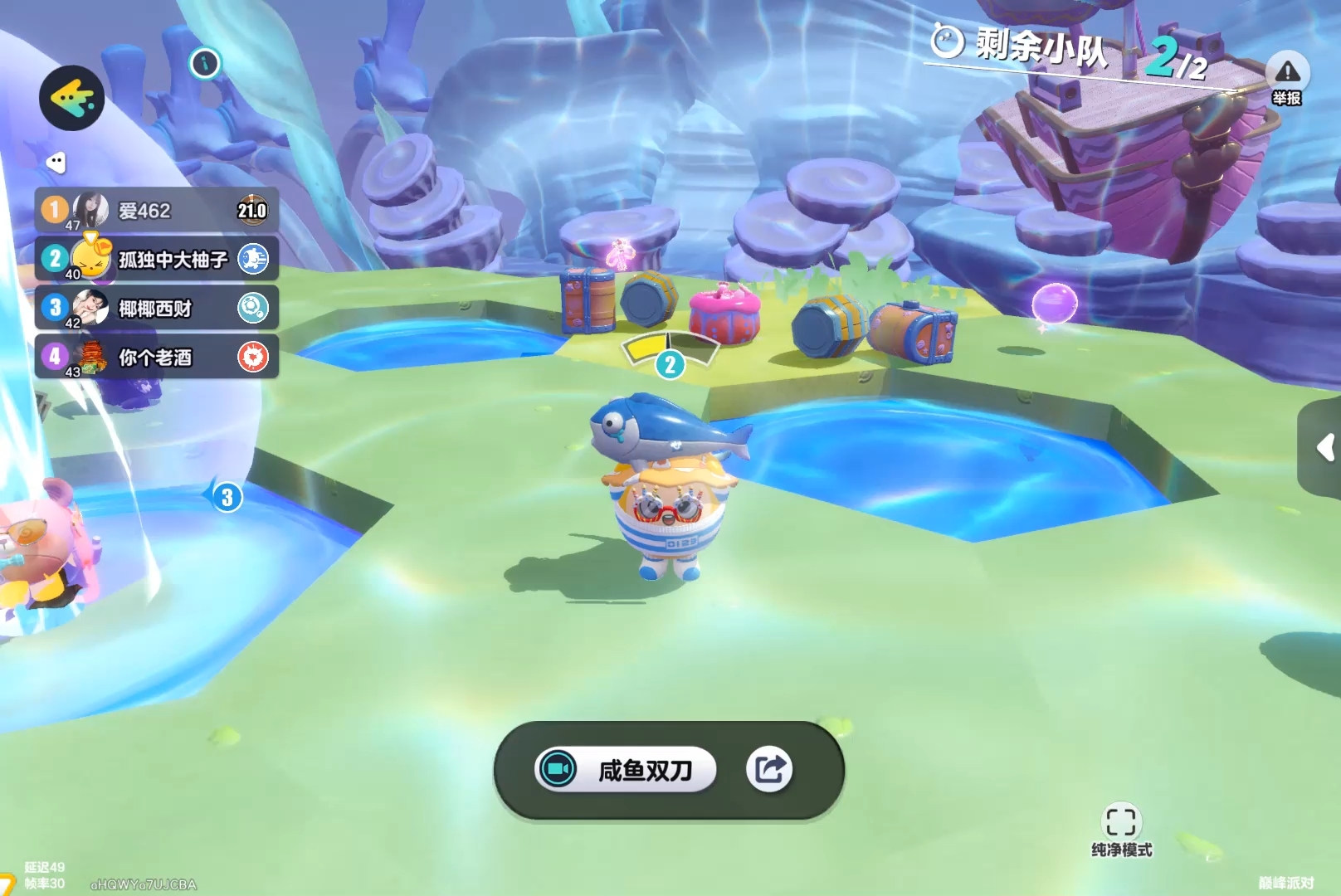
Task: Select player row 爱462
Action: (156, 210)
